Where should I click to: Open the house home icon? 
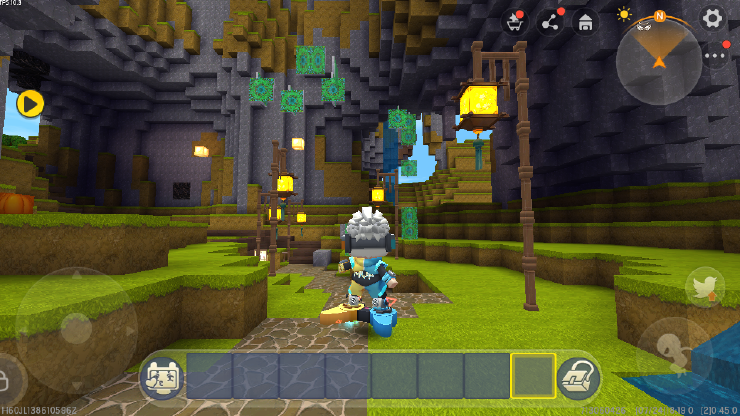(x=585, y=21)
